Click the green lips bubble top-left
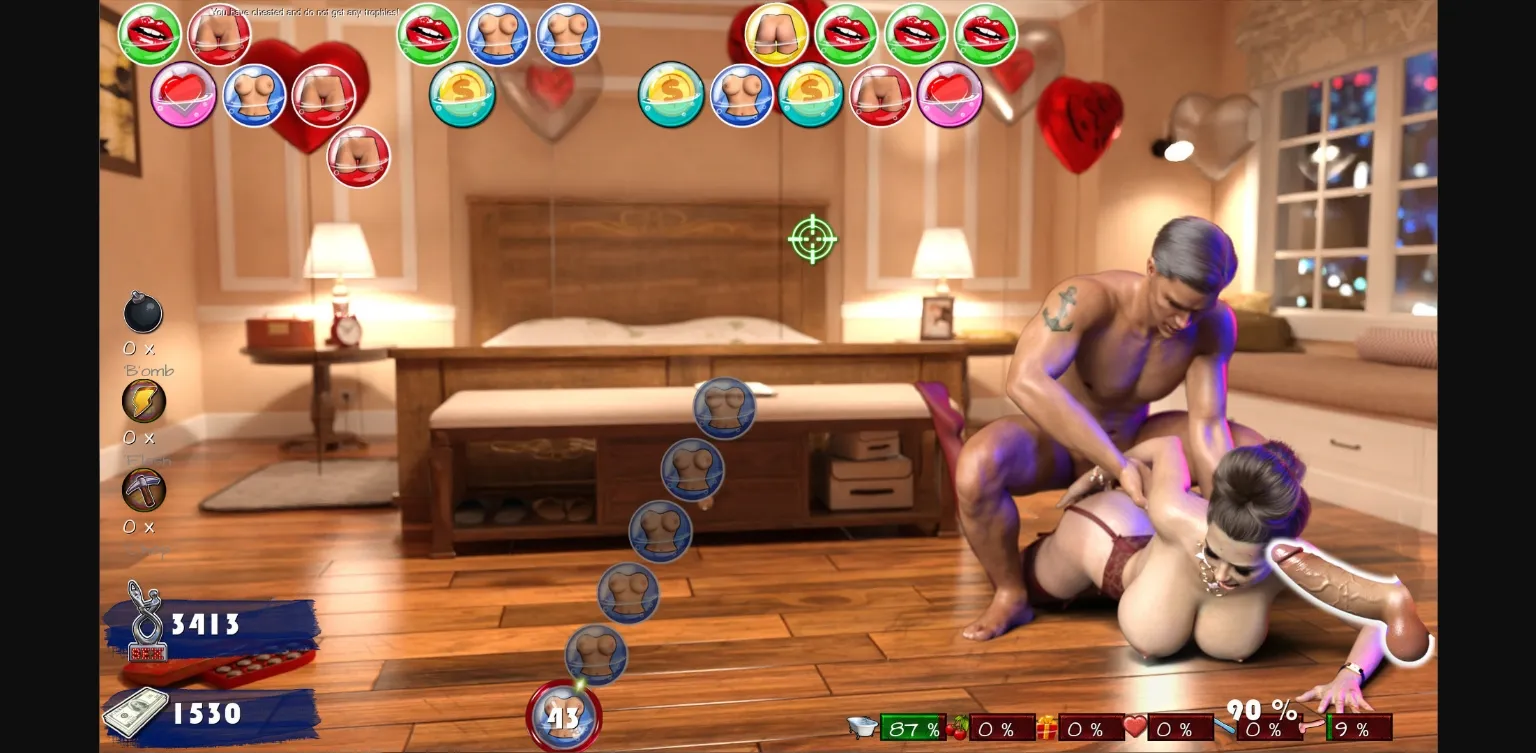This screenshot has width=1536, height=753. (149, 33)
